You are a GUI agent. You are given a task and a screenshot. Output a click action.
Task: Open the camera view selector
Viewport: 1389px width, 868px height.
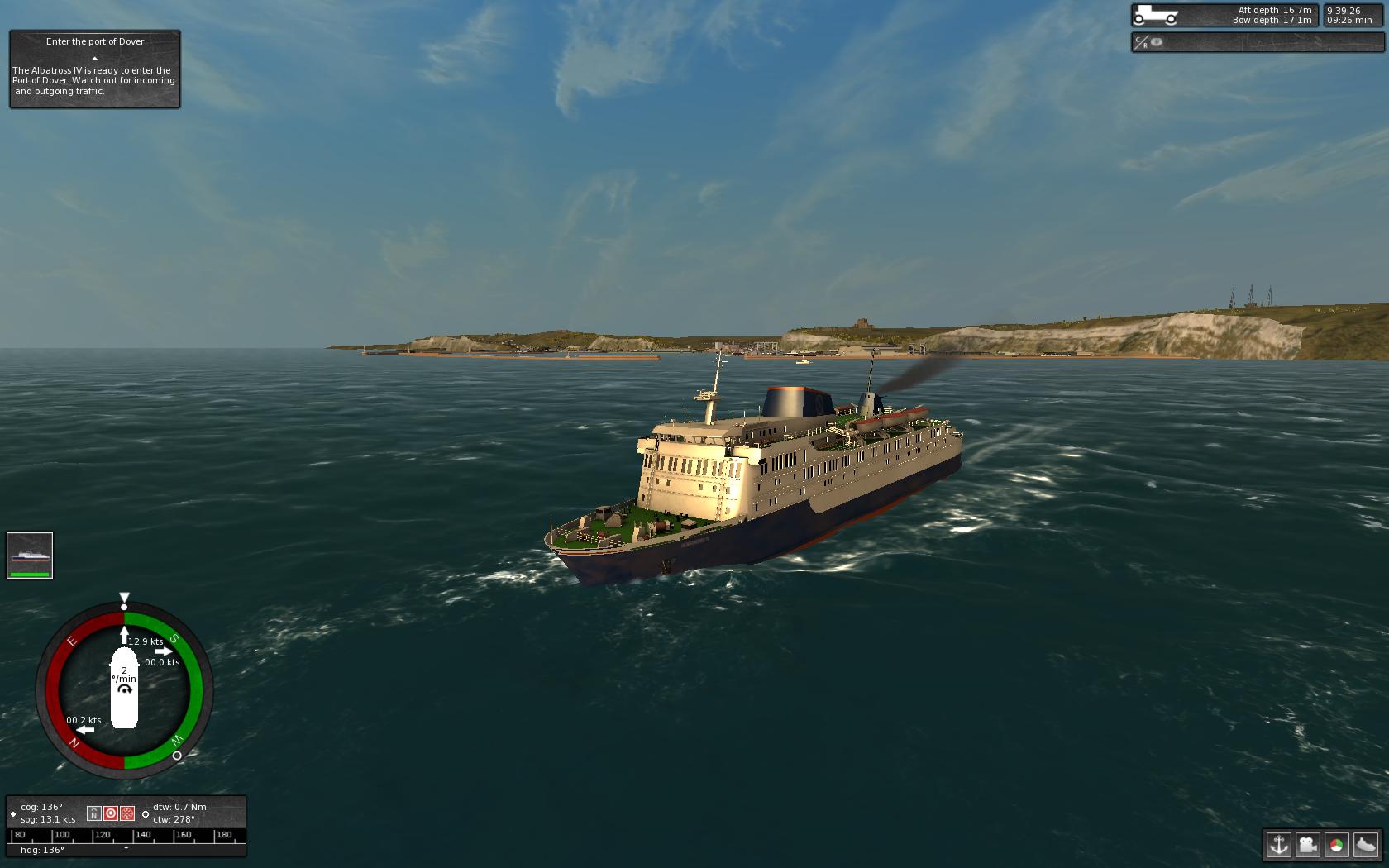tap(1307, 846)
